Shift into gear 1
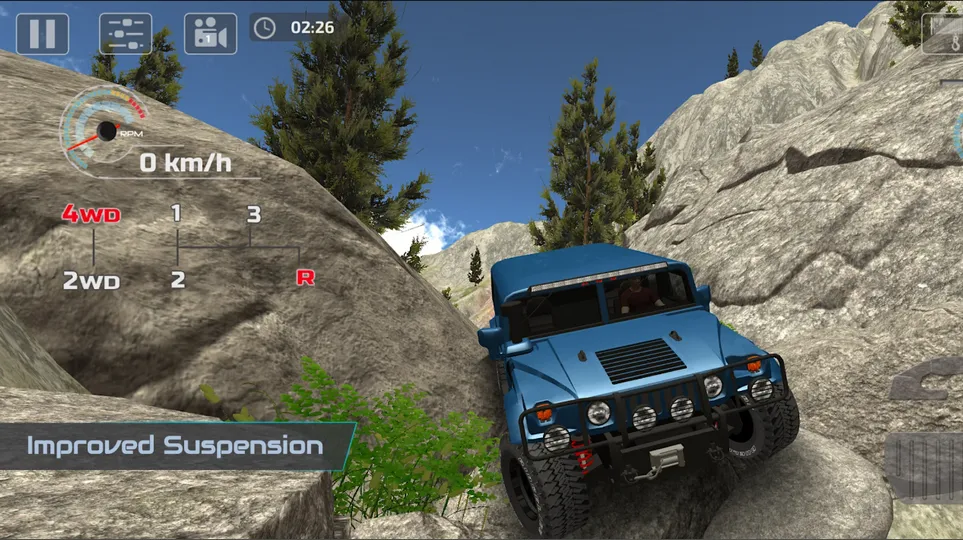The width and height of the screenshot is (963, 540). [177, 213]
